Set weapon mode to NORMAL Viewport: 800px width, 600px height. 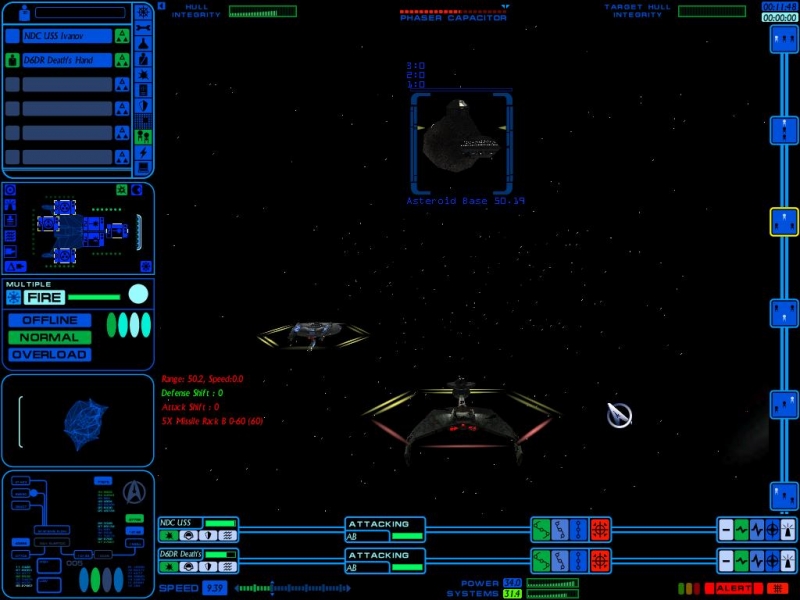50,337
